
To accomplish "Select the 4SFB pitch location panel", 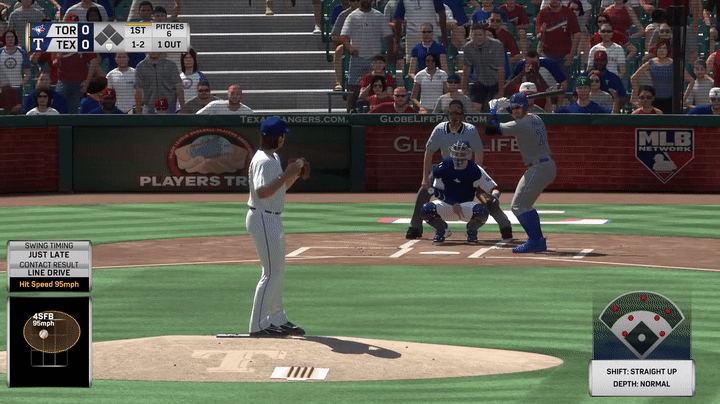I will (x=49, y=340).
